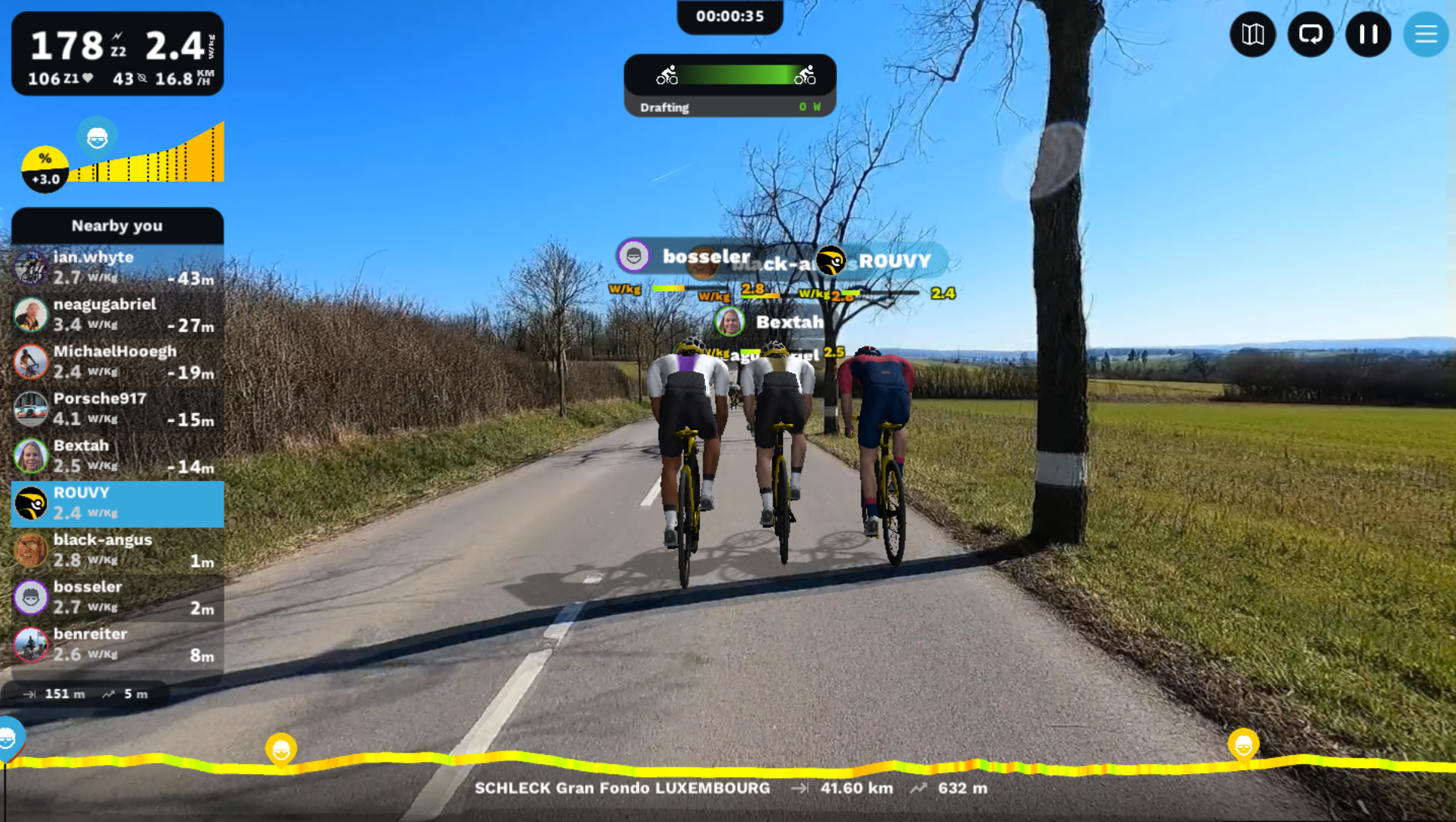This screenshot has height=822, width=1456.
Task: Click the chat bubble button
Action: tap(1310, 34)
